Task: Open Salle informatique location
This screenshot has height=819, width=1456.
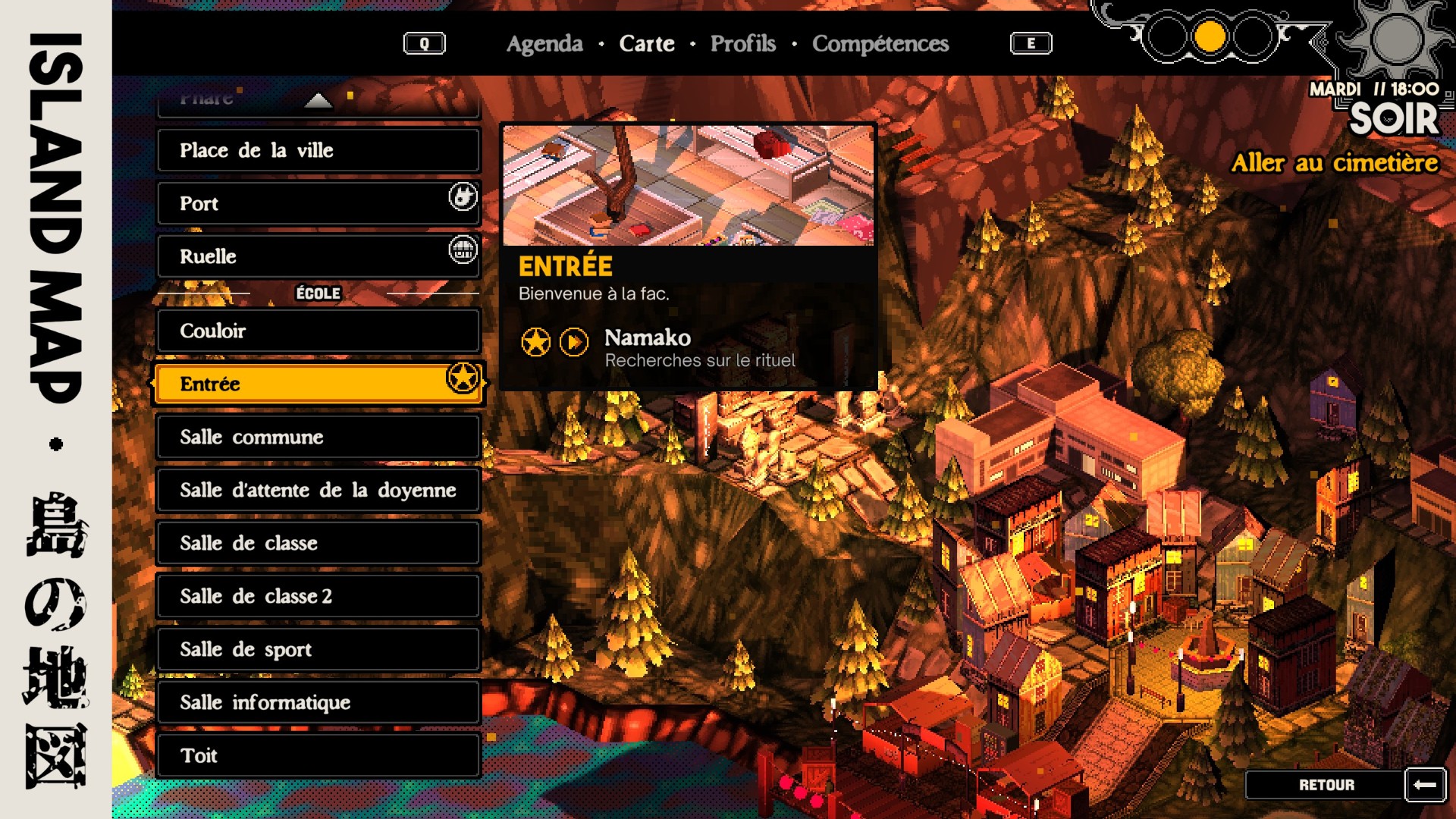Action: click(x=318, y=702)
